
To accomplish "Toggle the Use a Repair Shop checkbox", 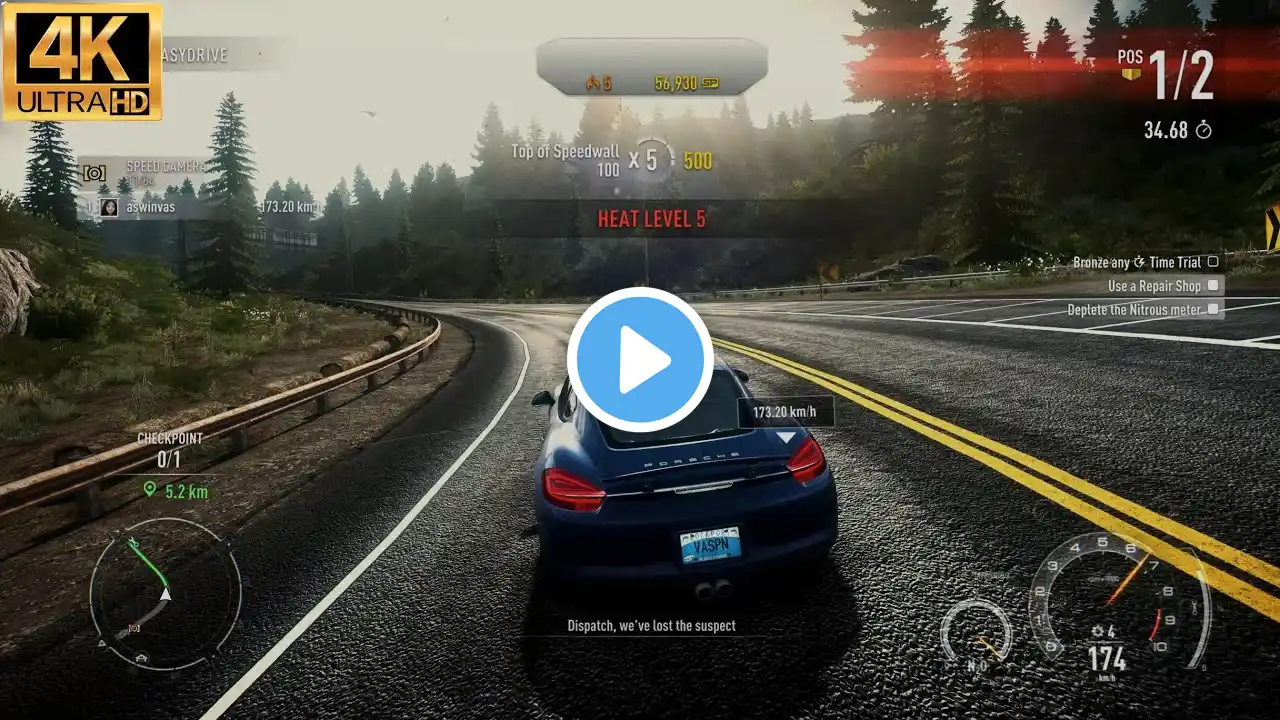I will 1212,286.
